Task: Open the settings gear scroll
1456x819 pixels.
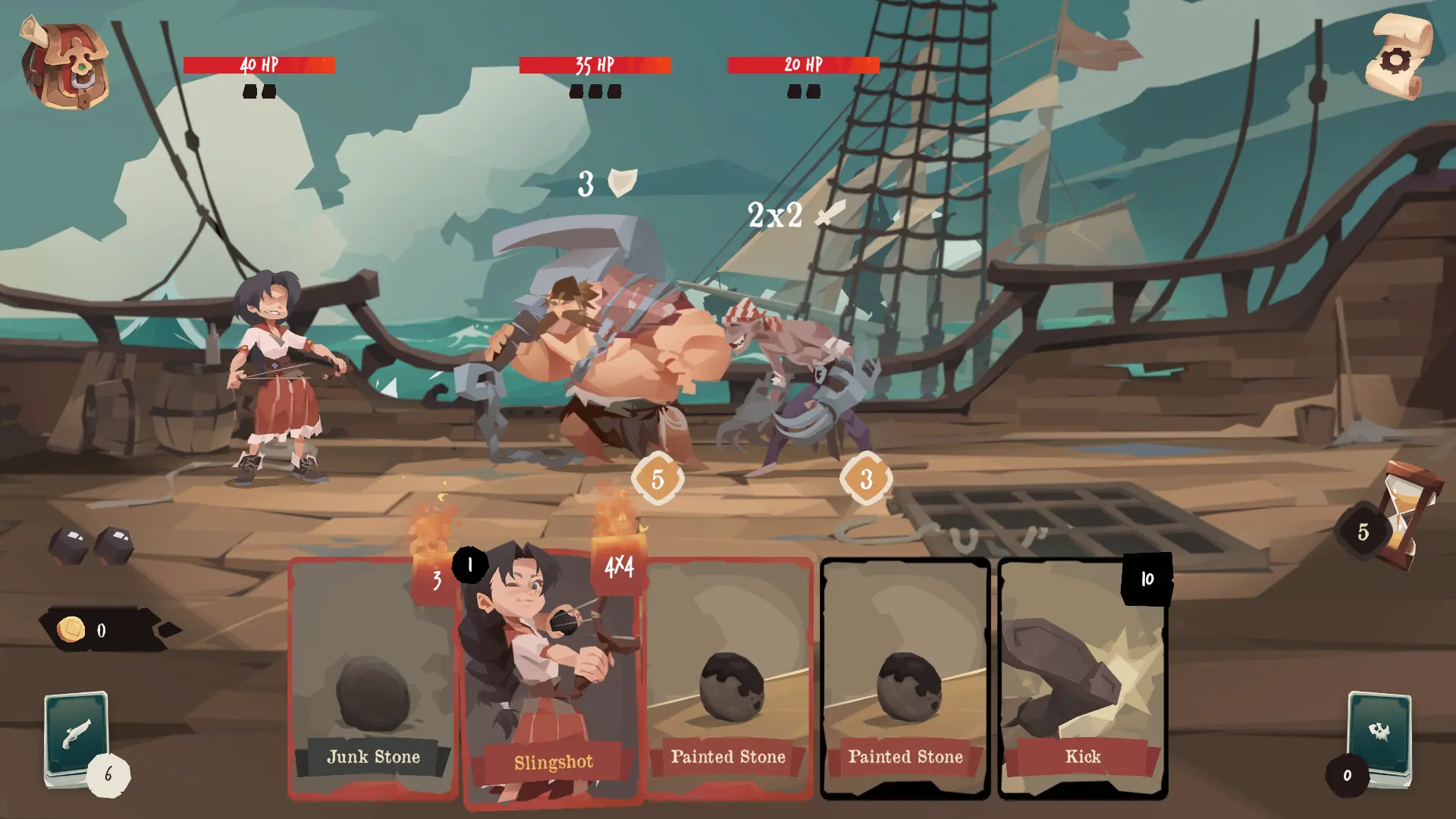Action: pos(1397,58)
